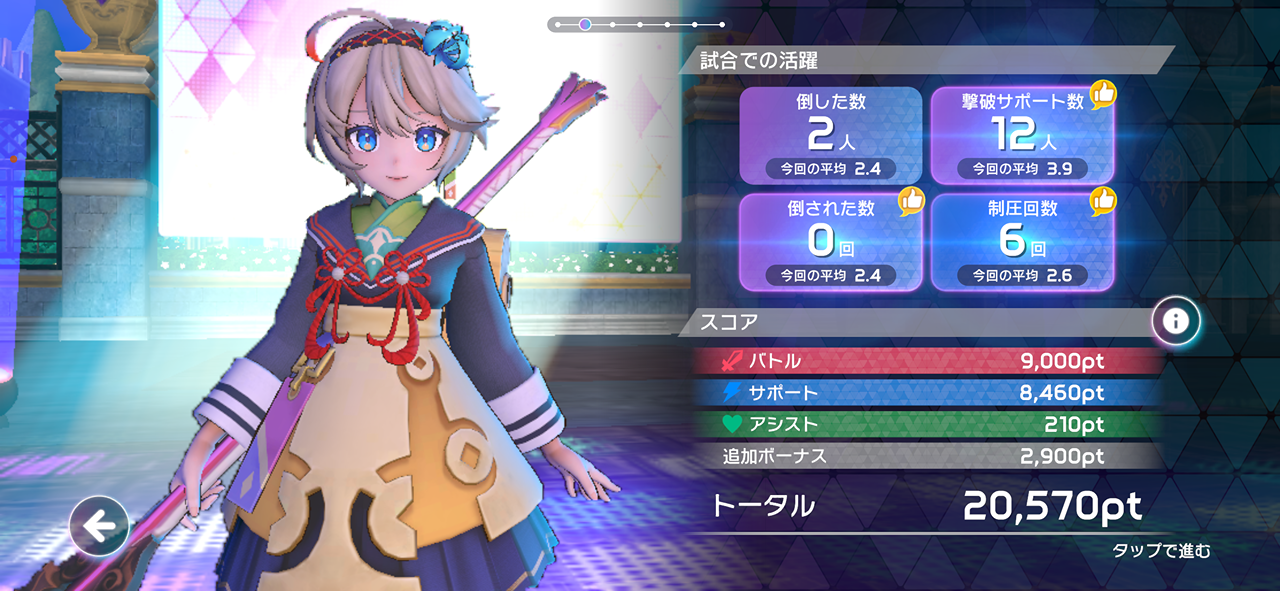Go back with the arrow button
This screenshot has width=1280, height=591.
tap(99, 525)
